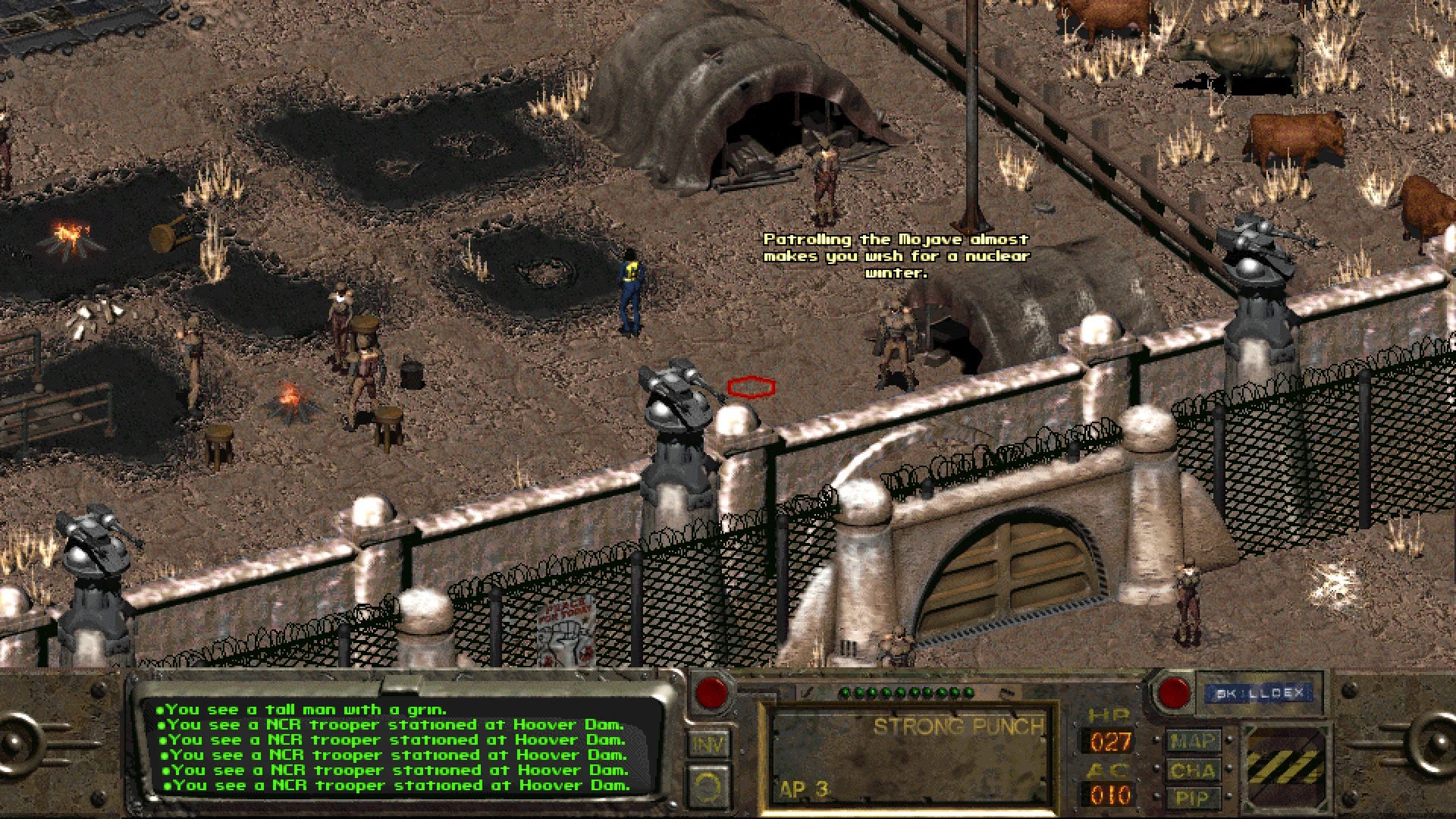
Task: Open the inventory with the INV button
Action: coord(708,745)
